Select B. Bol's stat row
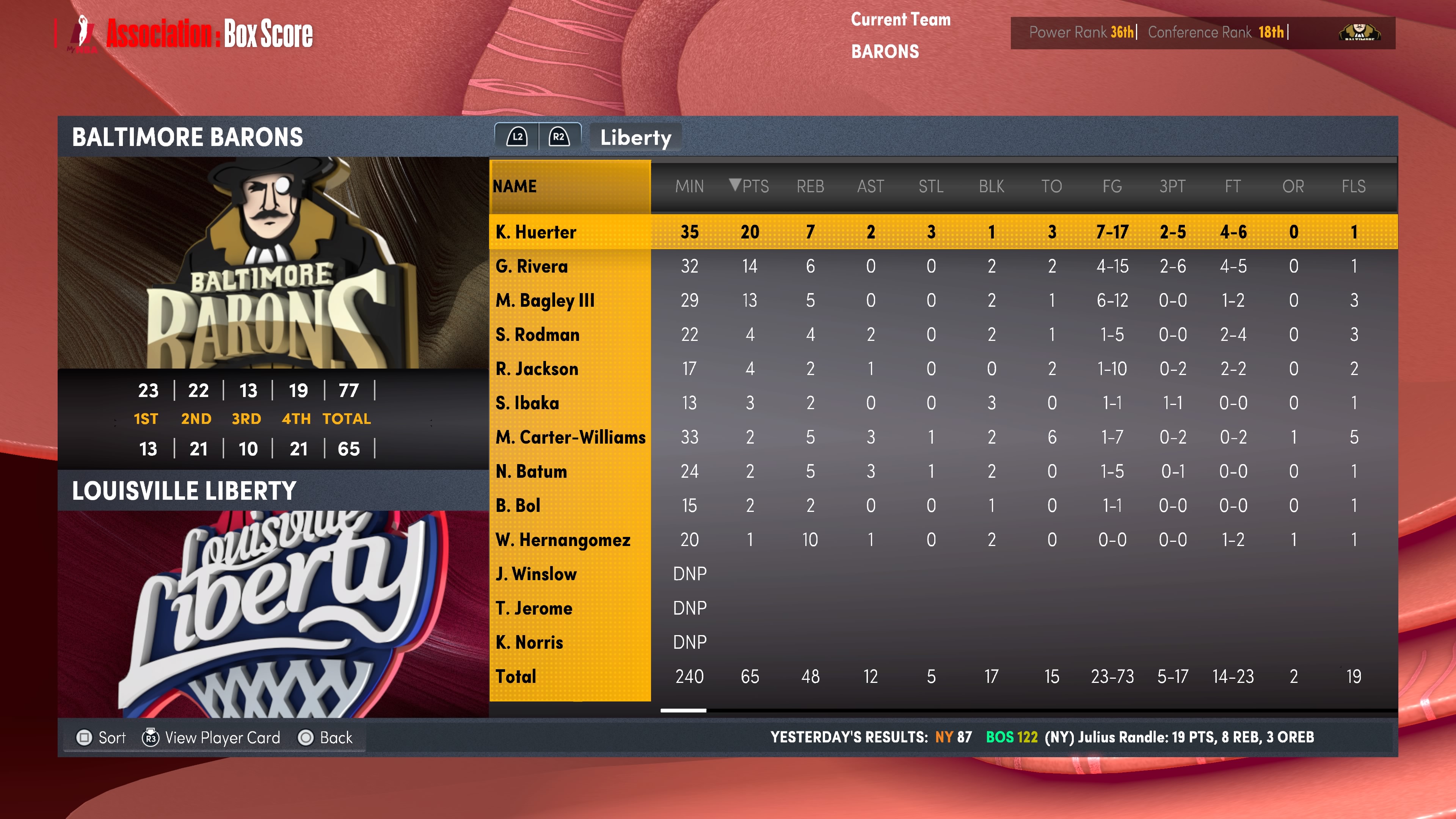The image size is (1456, 819). 518,505
